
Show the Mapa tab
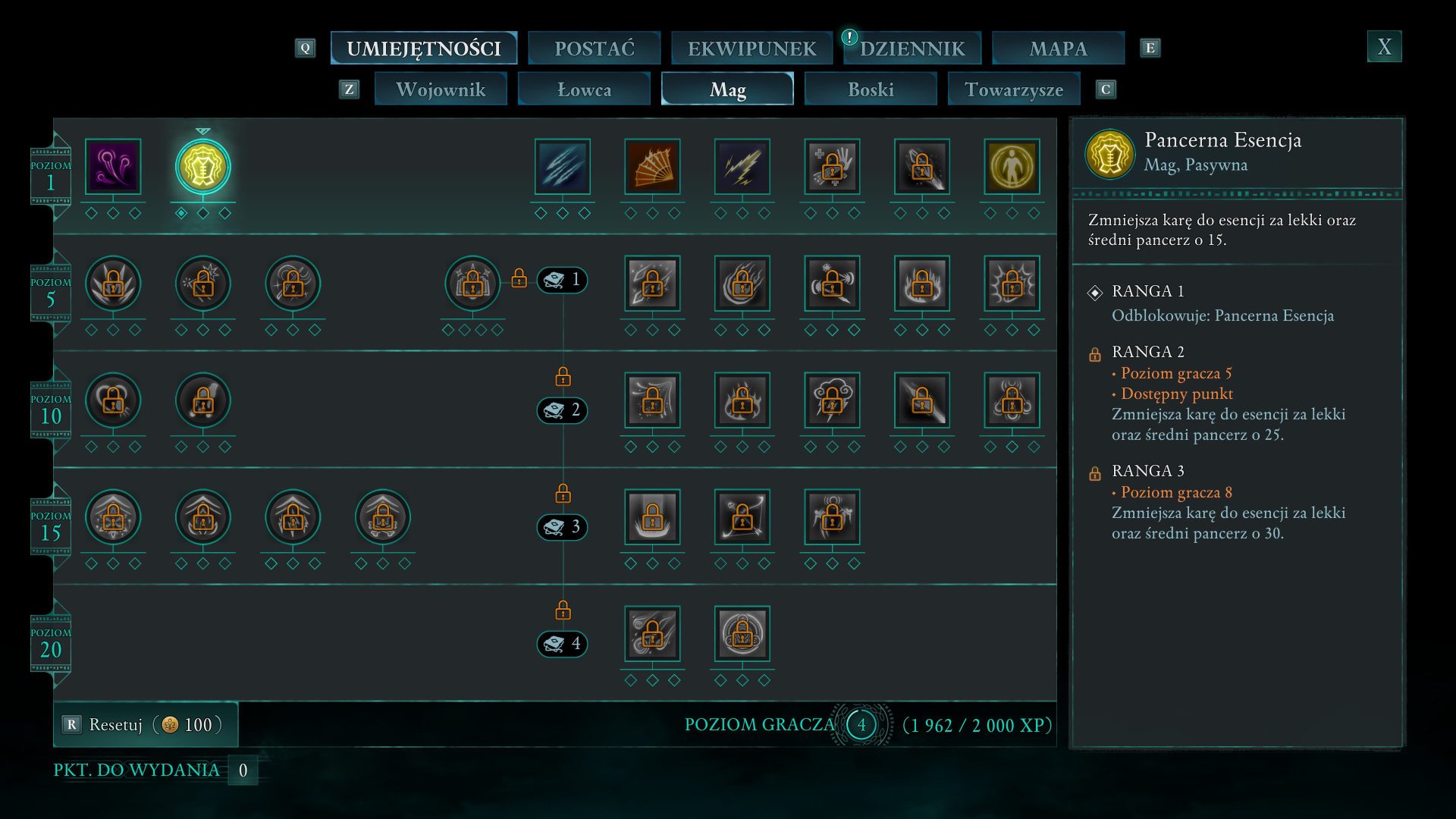[x=1058, y=49]
